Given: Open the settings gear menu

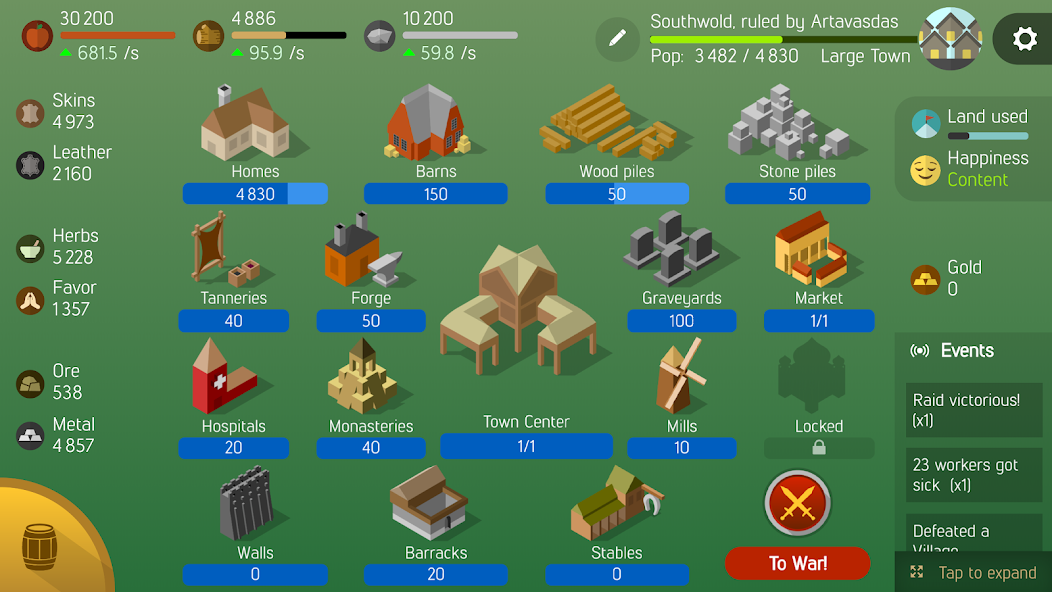Looking at the screenshot, I should pos(1024,39).
